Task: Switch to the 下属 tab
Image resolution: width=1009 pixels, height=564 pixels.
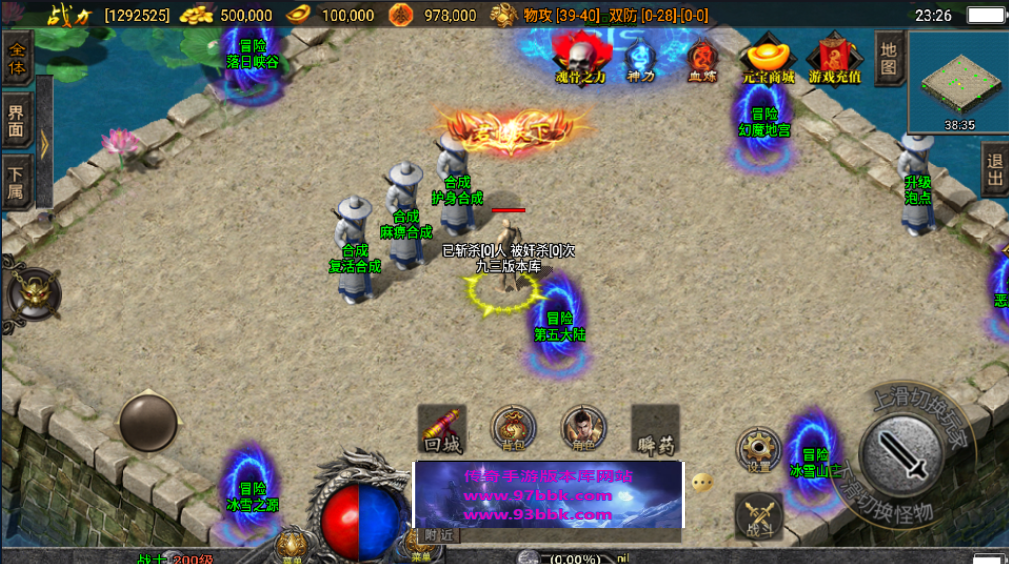Action: pos(17,182)
